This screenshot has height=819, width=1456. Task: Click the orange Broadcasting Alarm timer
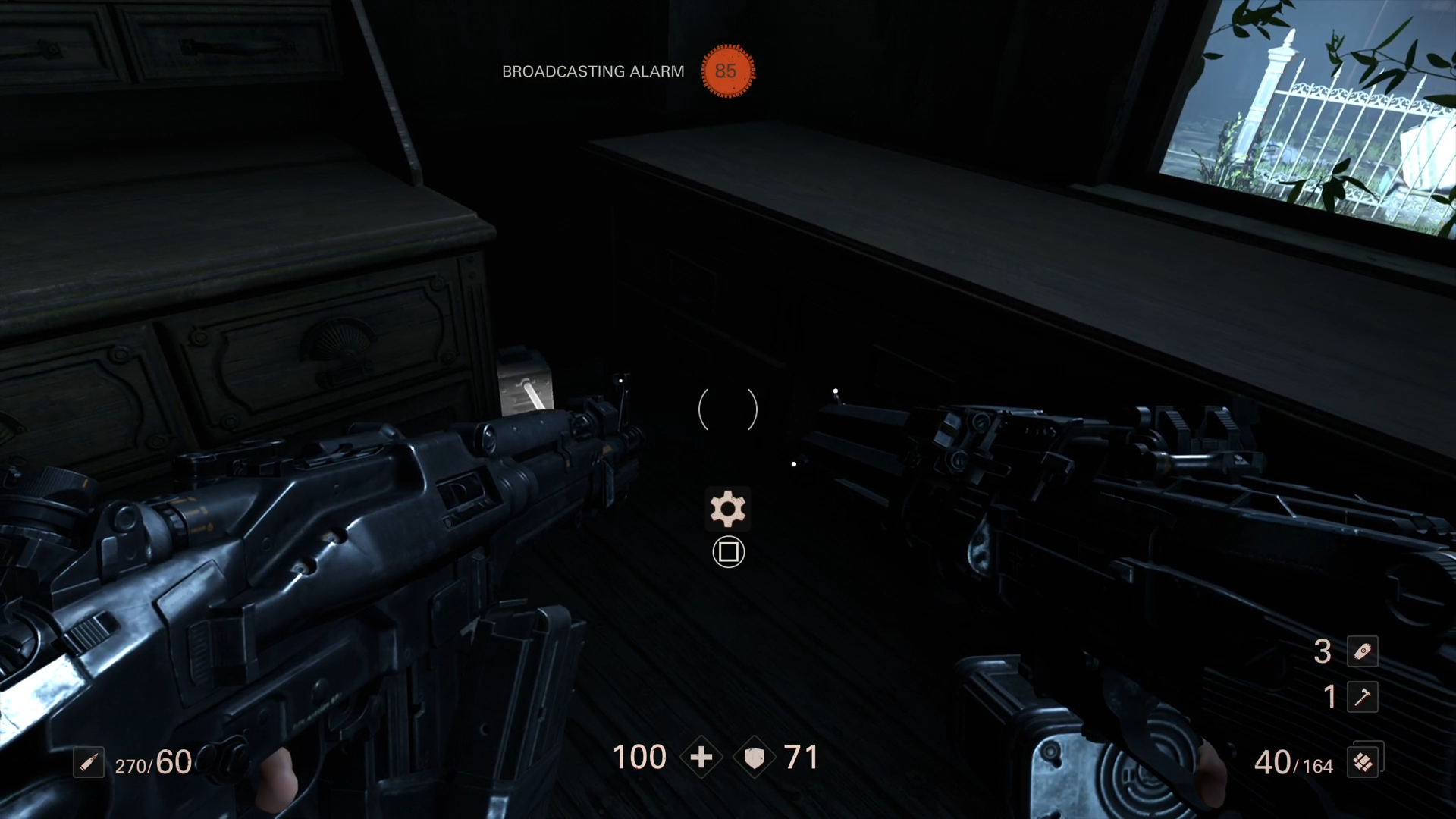(x=727, y=72)
